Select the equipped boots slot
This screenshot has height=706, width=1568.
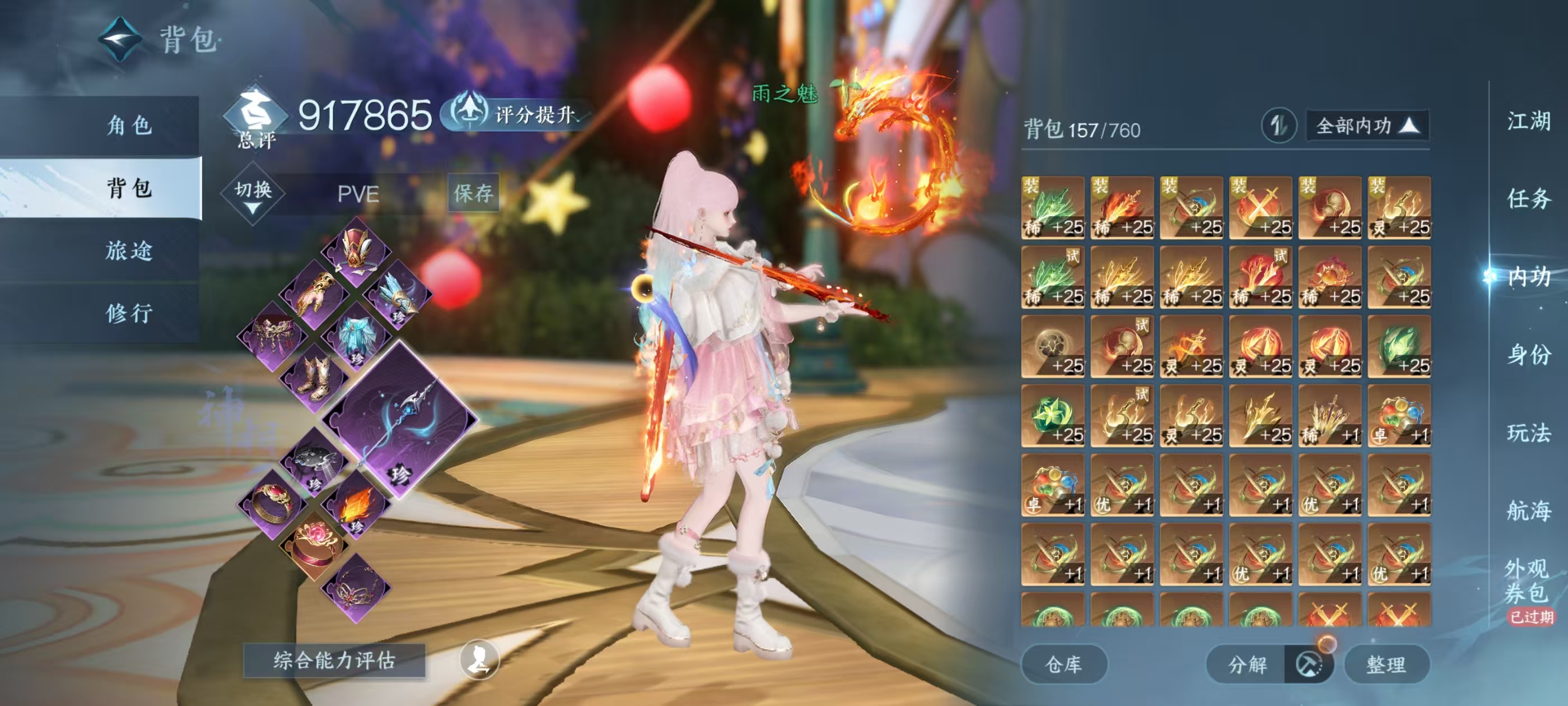tap(315, 377)
